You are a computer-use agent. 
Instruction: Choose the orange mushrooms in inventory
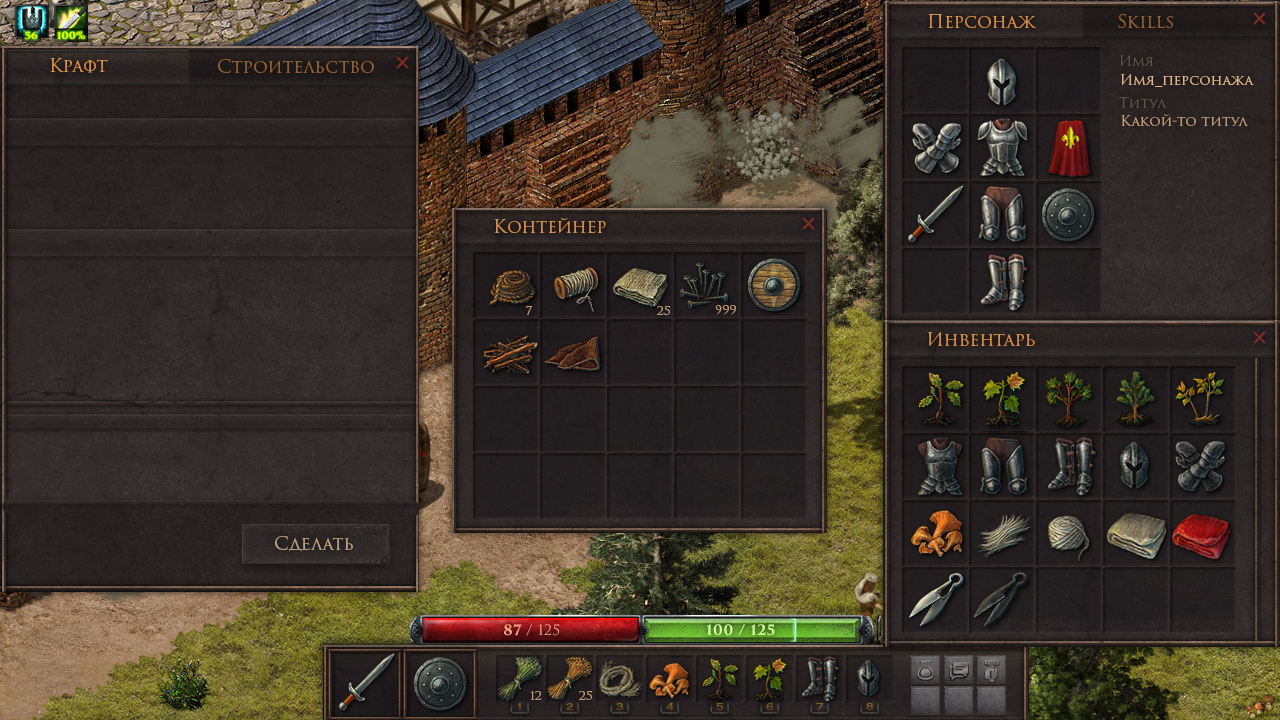935,533
